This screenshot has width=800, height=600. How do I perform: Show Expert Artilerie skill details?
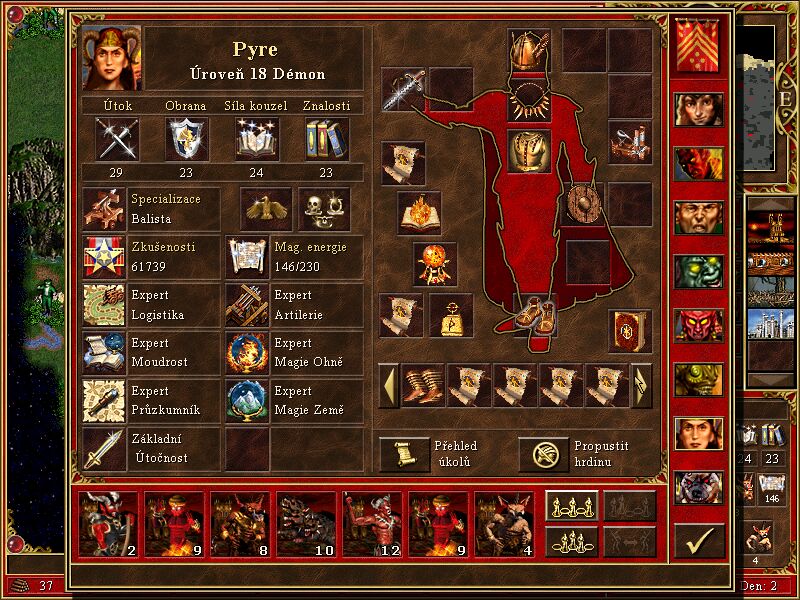pos(248,305)
